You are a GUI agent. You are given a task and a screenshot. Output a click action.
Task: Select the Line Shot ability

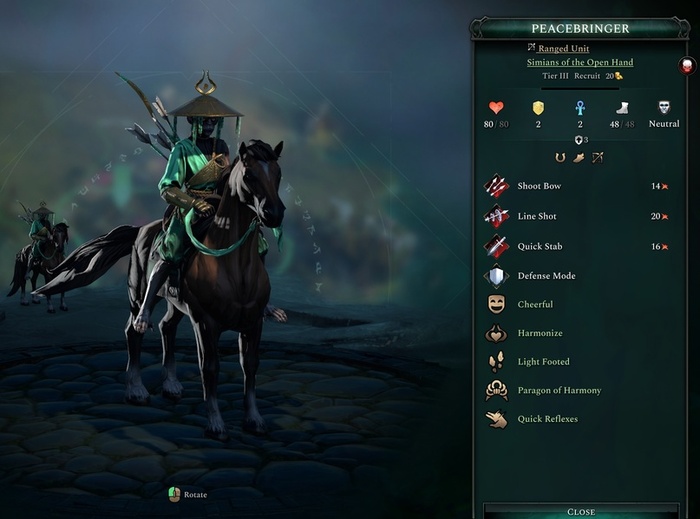(536, 216)
